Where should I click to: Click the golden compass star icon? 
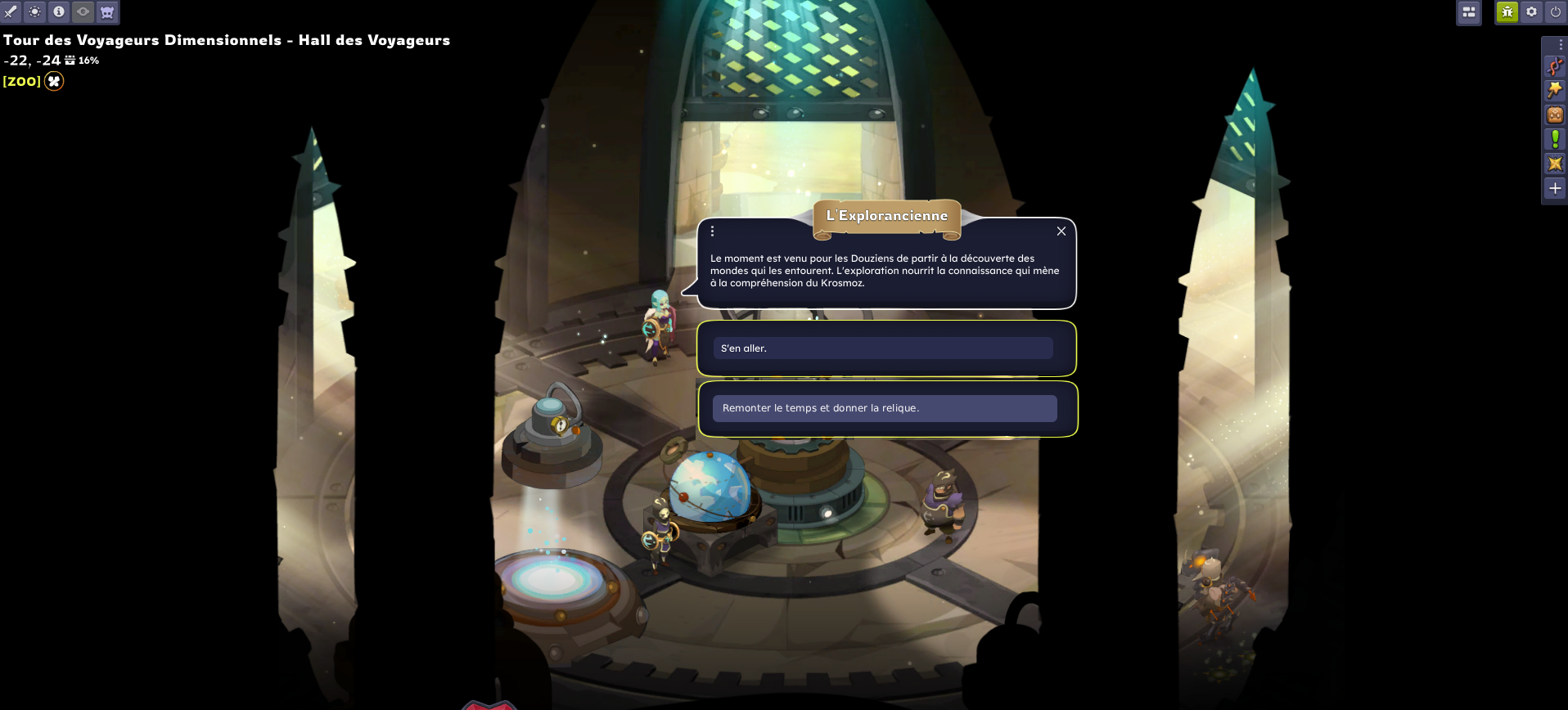(x=1555, y=164)
